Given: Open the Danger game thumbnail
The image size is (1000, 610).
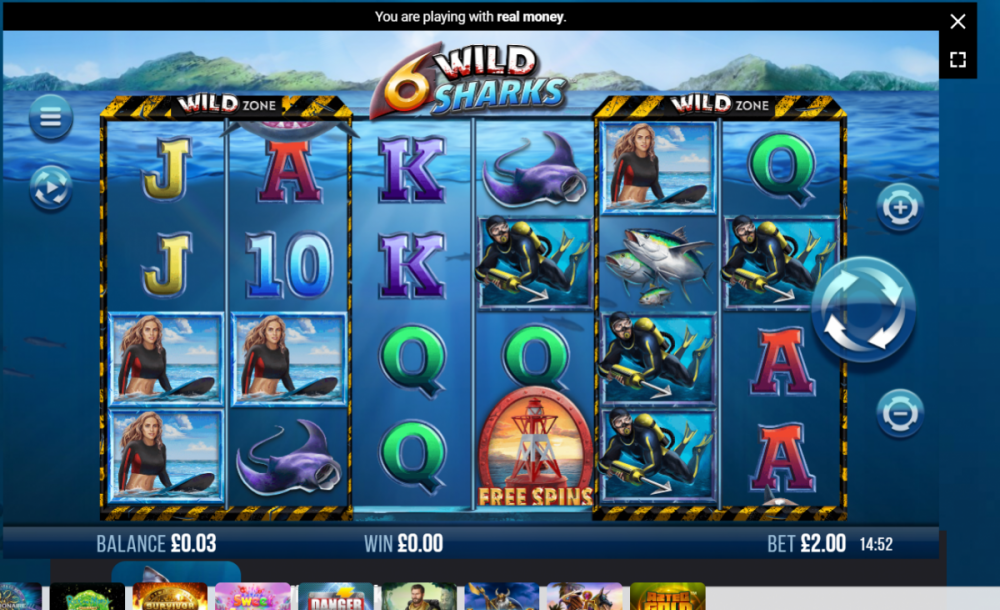Looking at the screenshot, I should 335,597.
